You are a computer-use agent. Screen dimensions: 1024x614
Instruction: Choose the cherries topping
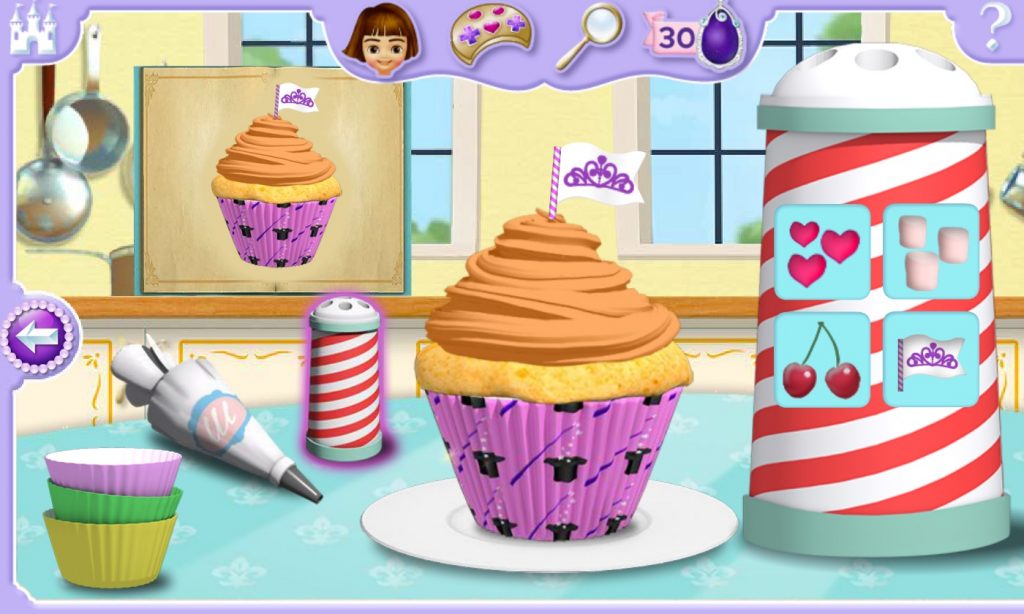pos(822,360)
